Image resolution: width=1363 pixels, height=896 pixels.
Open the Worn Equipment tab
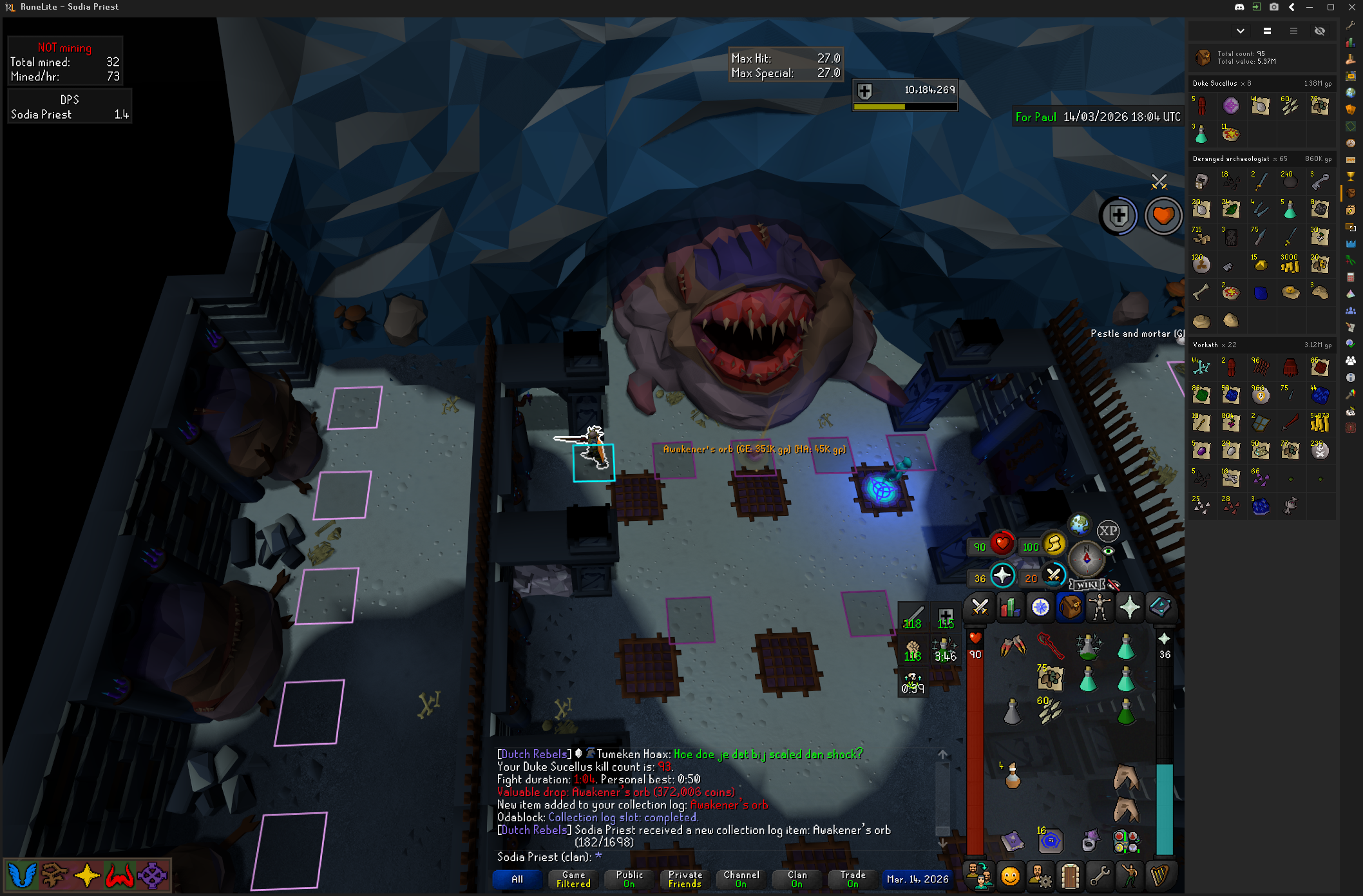coord(1100,607)
